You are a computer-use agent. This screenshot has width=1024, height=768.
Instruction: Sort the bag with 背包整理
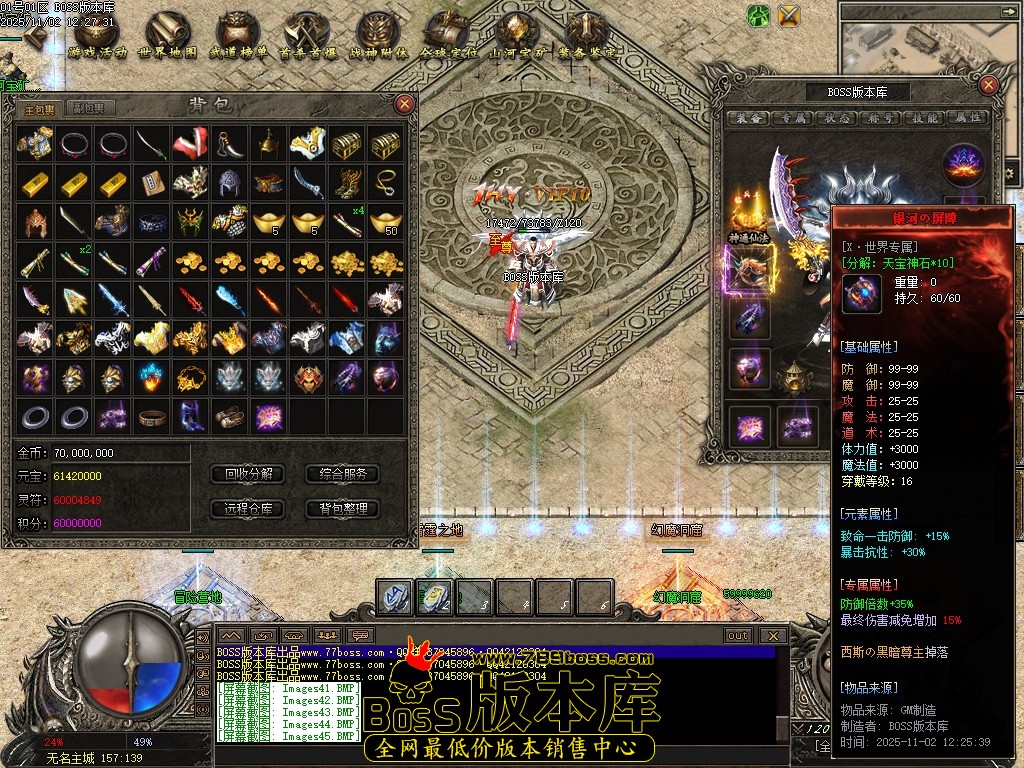[343, 509]
